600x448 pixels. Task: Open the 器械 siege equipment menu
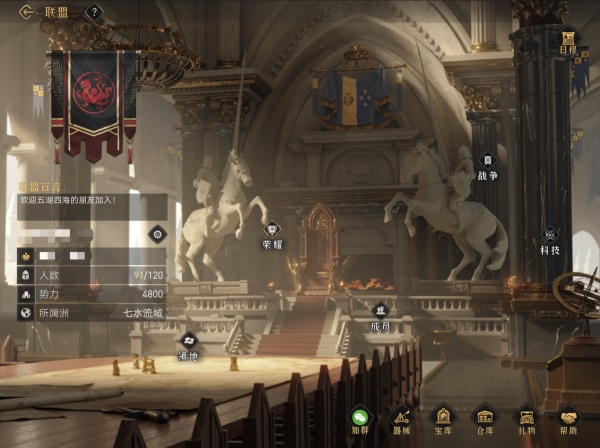pyautogui.click(x=401, y=420)
